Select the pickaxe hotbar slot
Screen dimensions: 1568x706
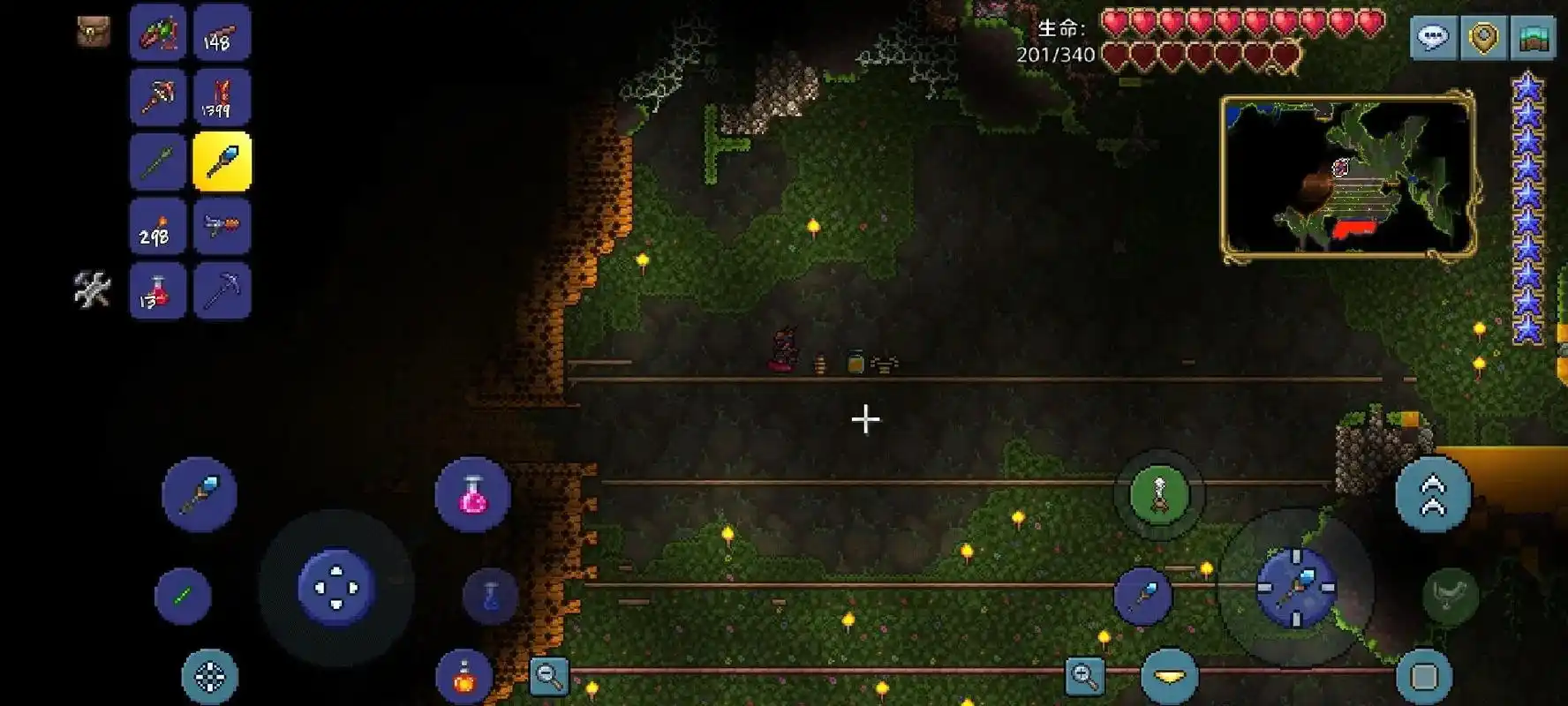click(221, 290)
